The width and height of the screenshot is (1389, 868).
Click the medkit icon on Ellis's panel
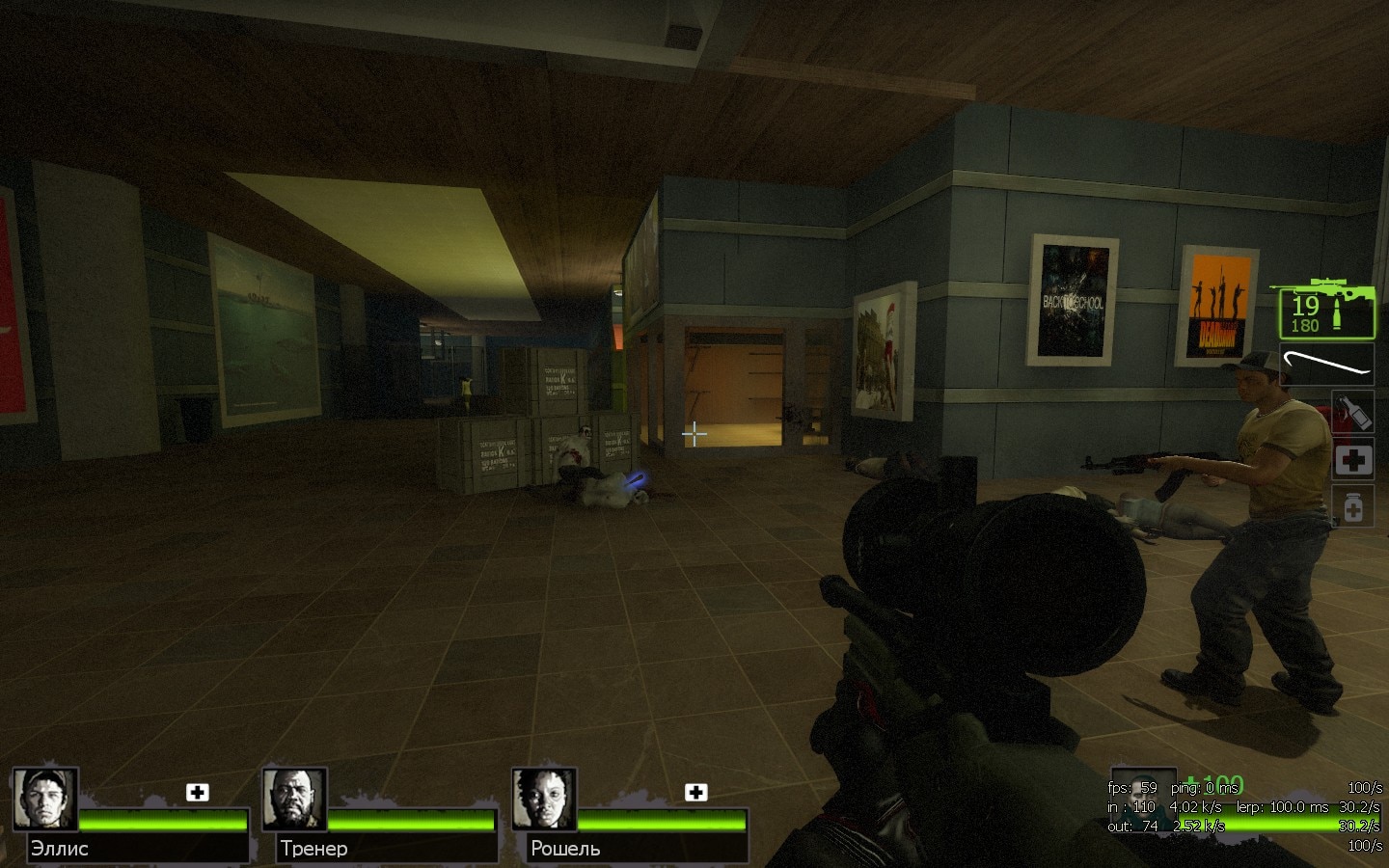coord(198,792)
